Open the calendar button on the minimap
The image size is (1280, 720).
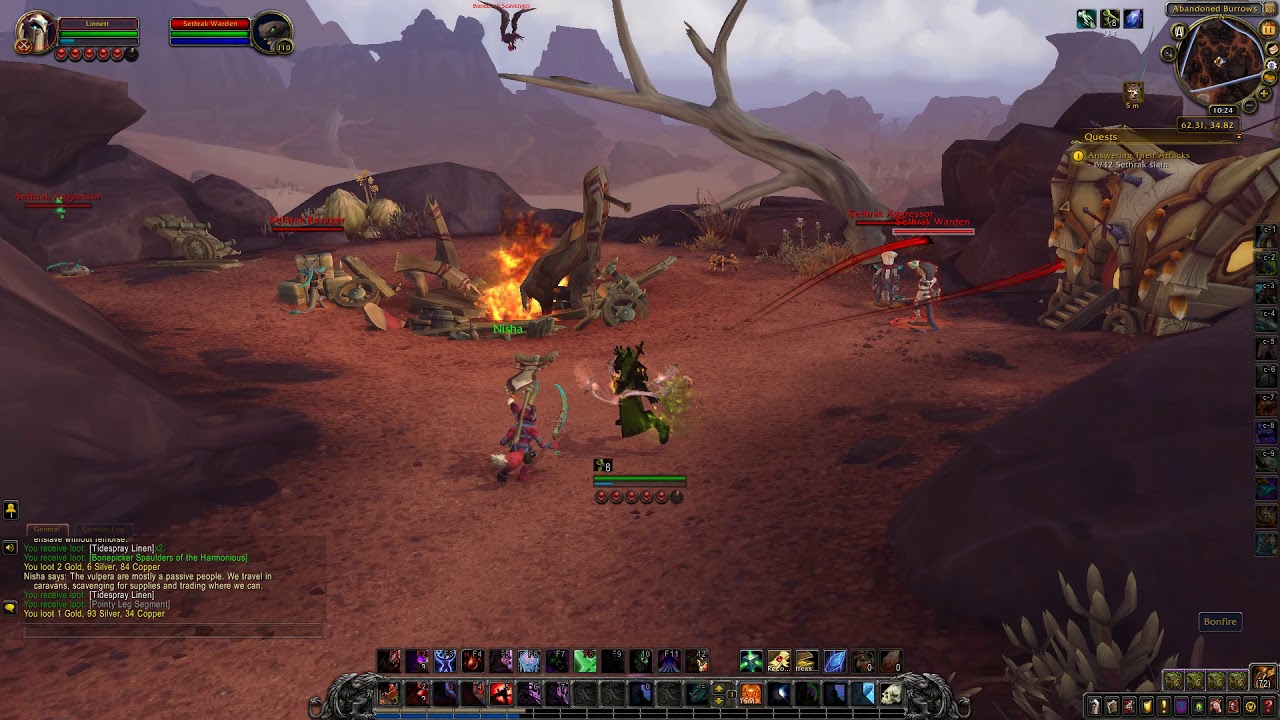click(1268, 30)
